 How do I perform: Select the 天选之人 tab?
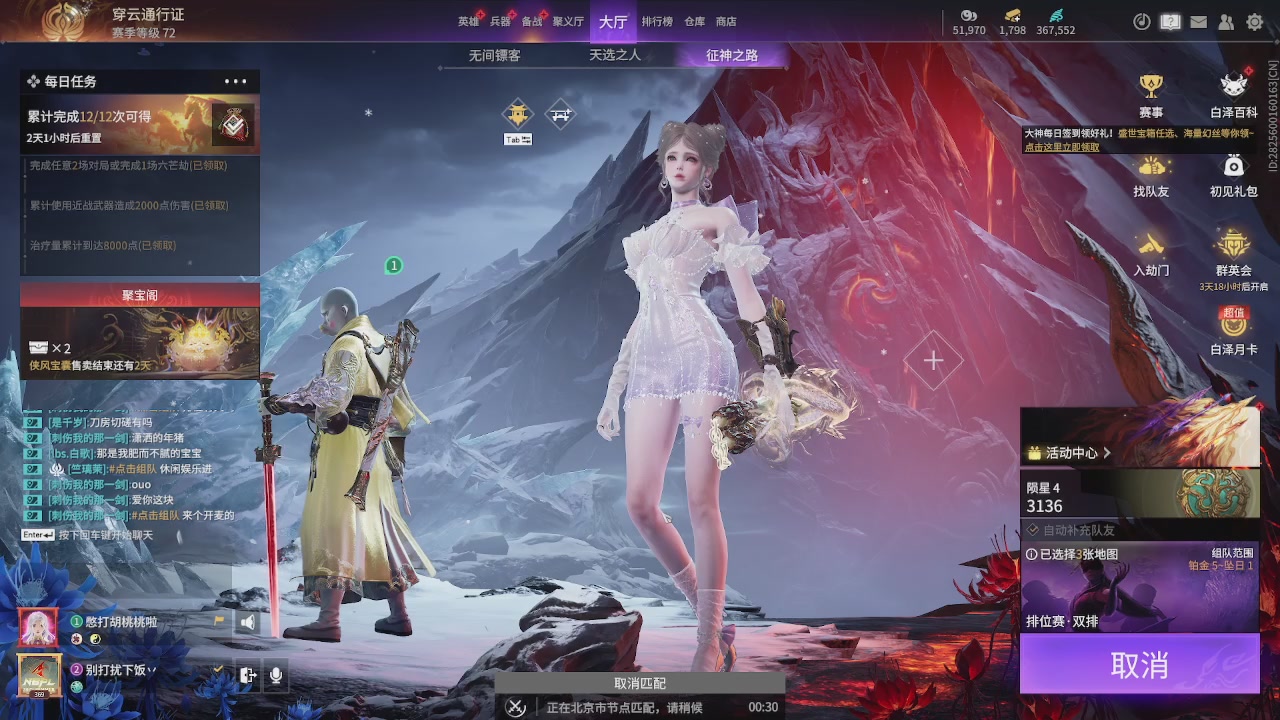(615, 56)
